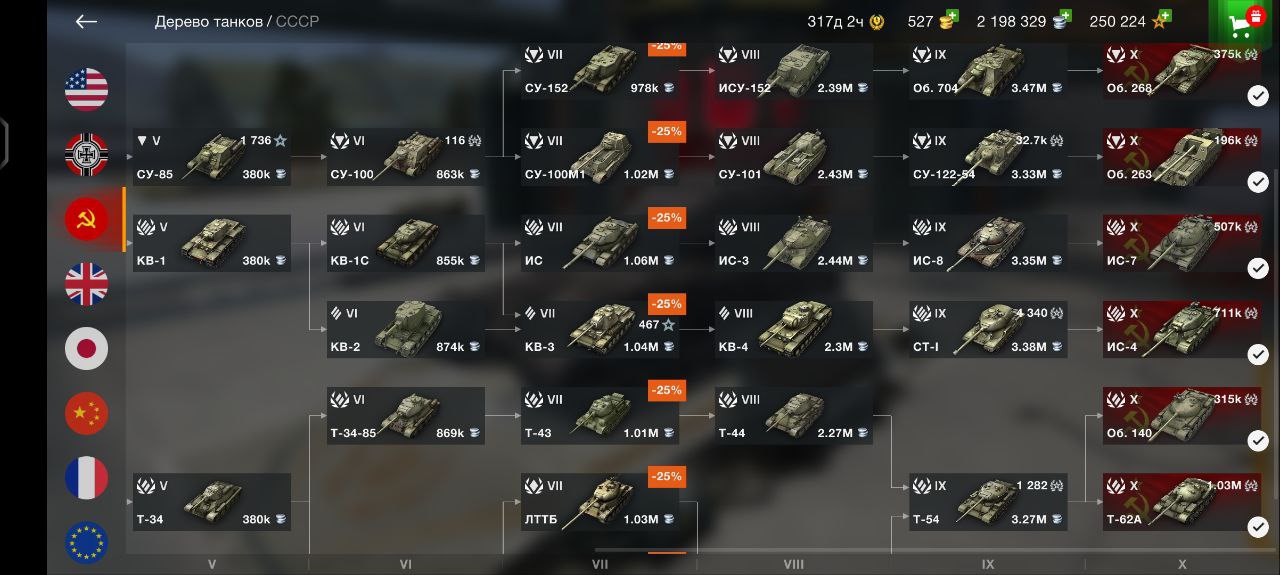The height and width of the screenshot is (575, 1280).
Task: Open the European Union nation tree
Action: 87,542
